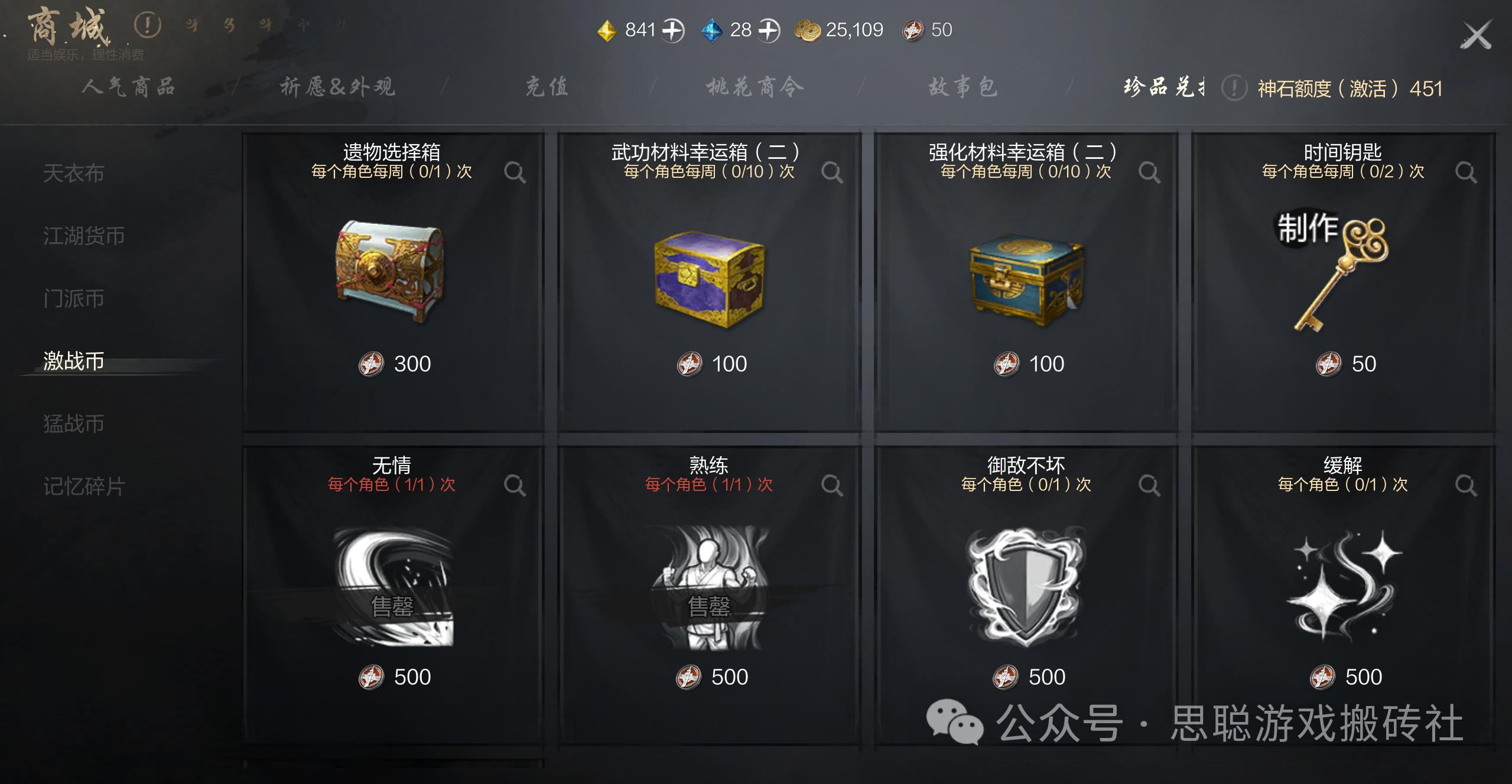Close the shop with the X button
This screenshot has height=784, width=1512.
(x=1476, y=35)
